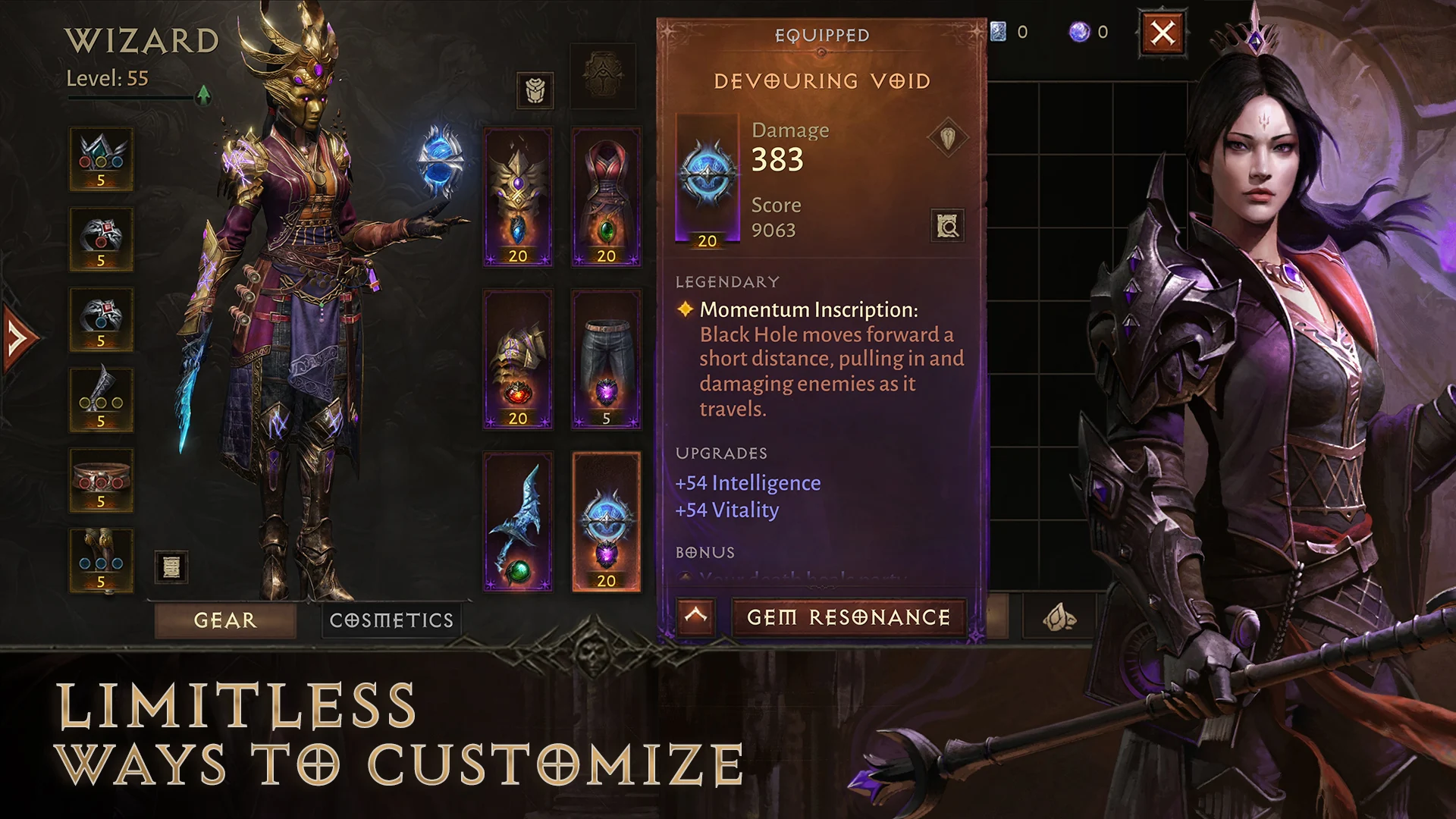
Task: Switch to the Cosmetics tab
Action: [x=391, y=620]
